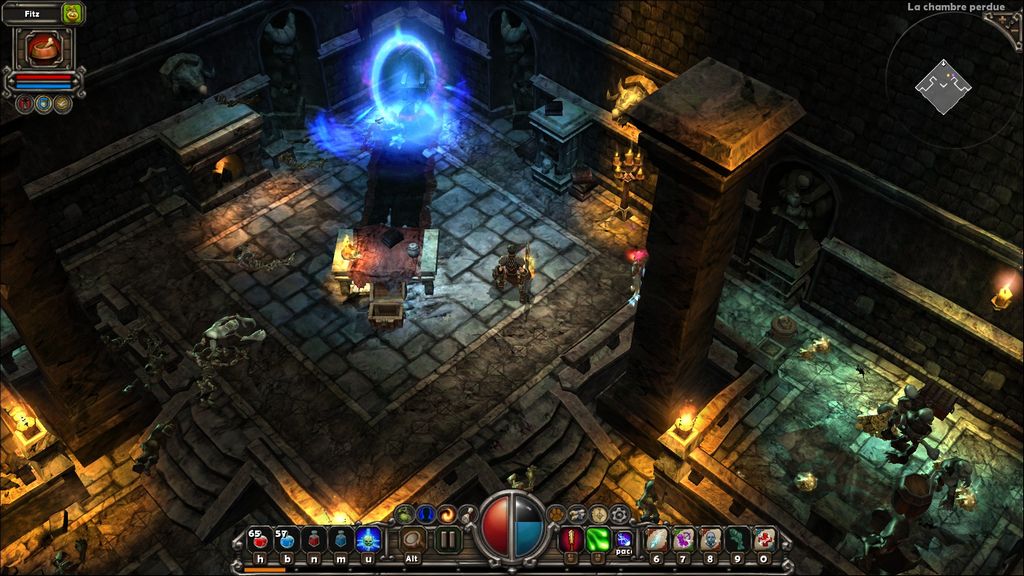
Task: Use the skull scroll in slot 8
Action: click(710, 541)
